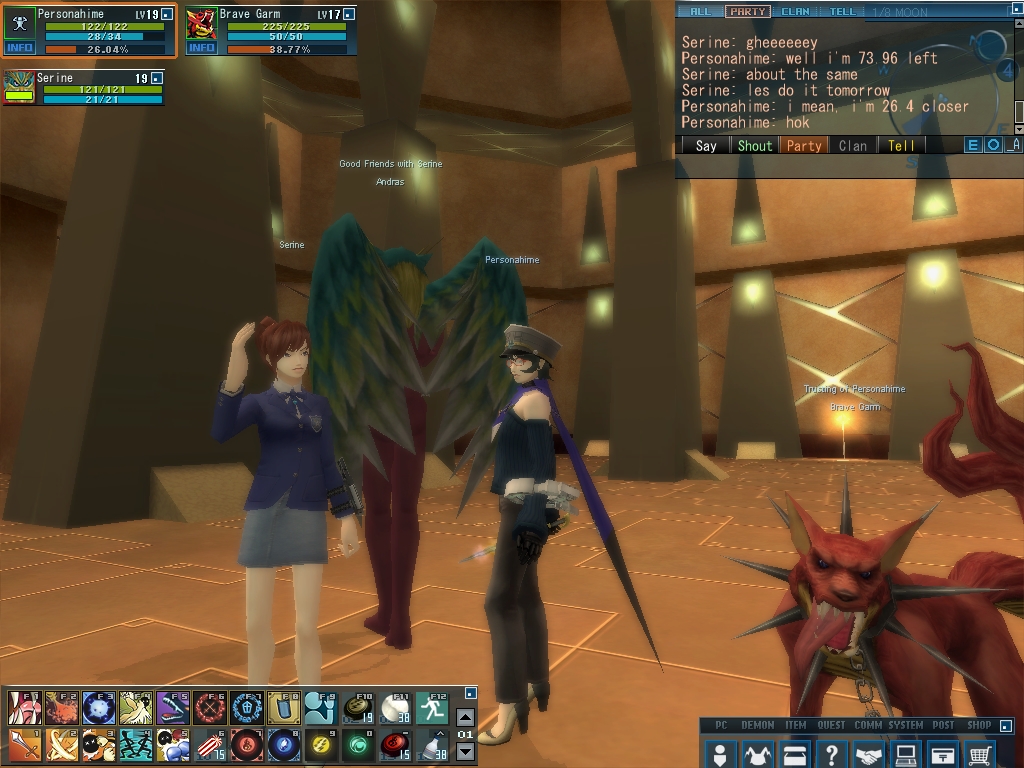
Task: Open the Shop cart icon
Action: tap(981, 753)
